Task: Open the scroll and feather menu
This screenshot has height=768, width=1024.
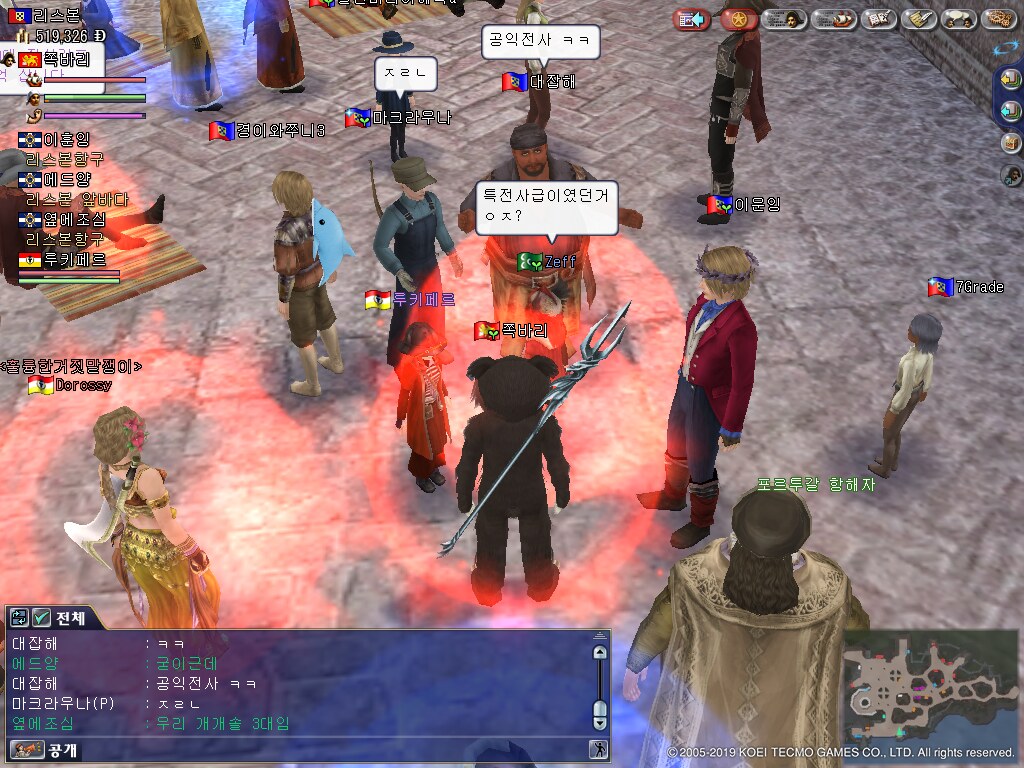Action: pyautogui.click(x=918, y=19)
